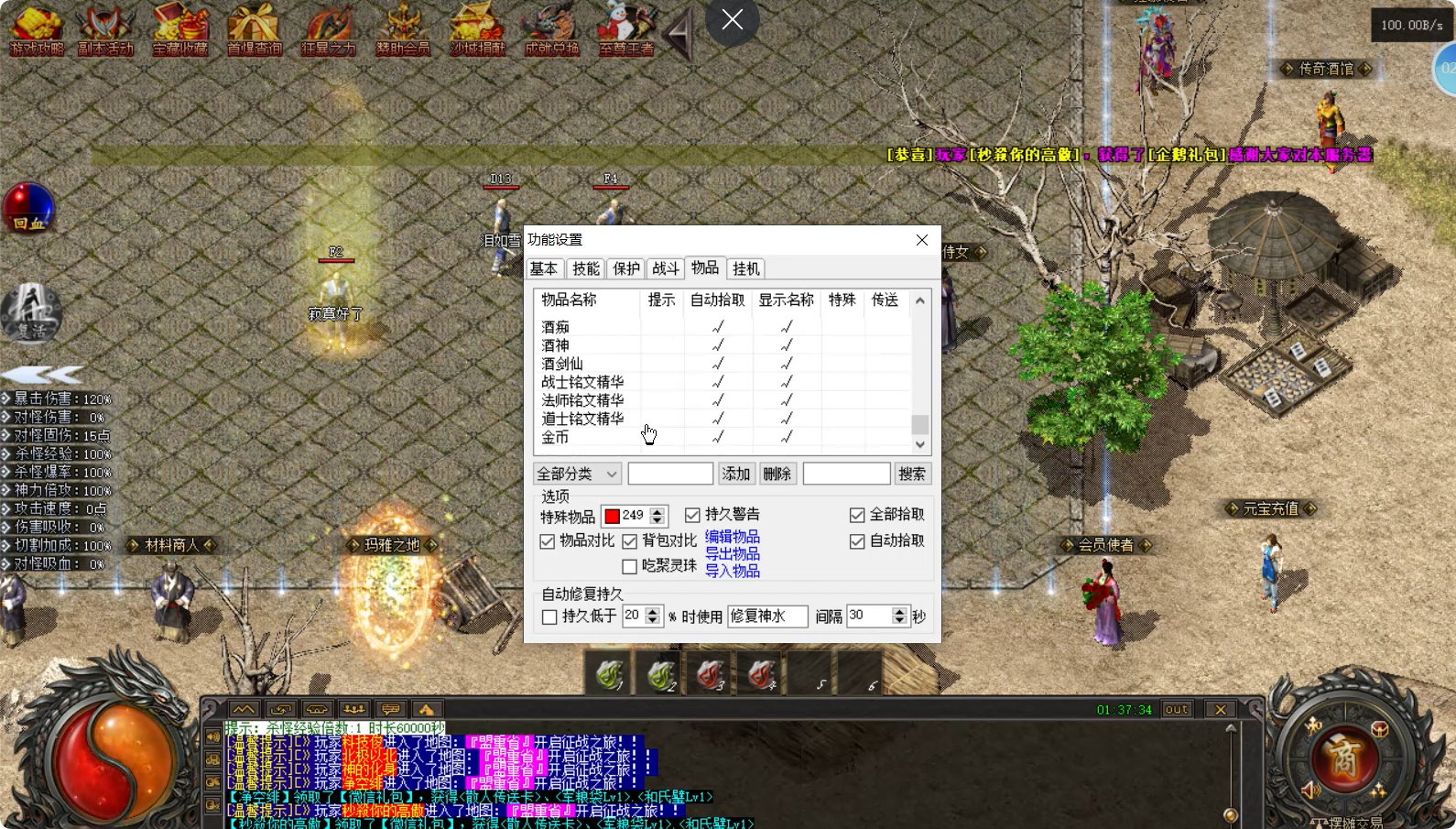Switch to the 挂机 tab

pyautogui.click(x=746, y=268)
